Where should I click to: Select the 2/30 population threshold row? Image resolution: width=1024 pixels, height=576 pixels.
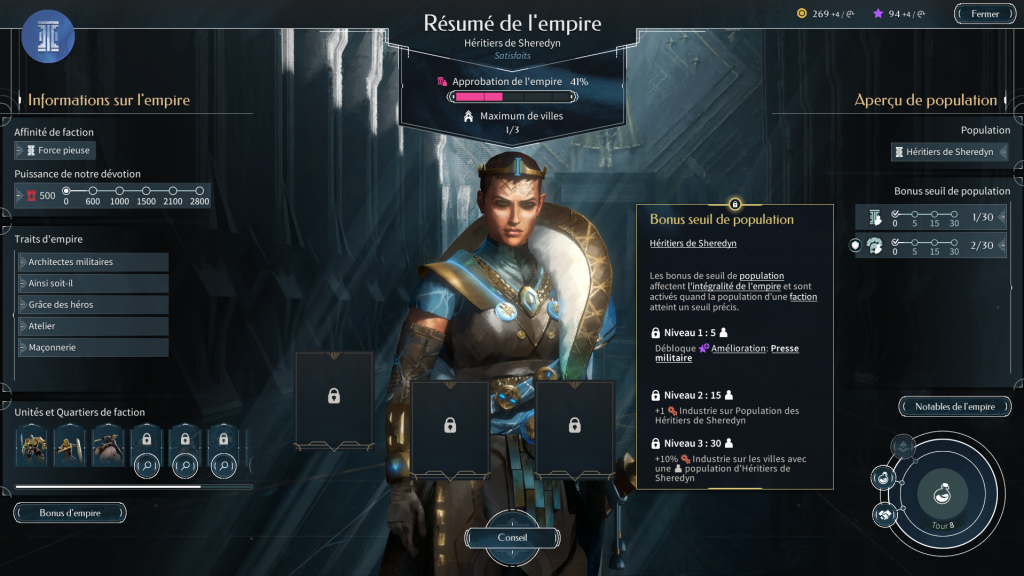point(932,245)
